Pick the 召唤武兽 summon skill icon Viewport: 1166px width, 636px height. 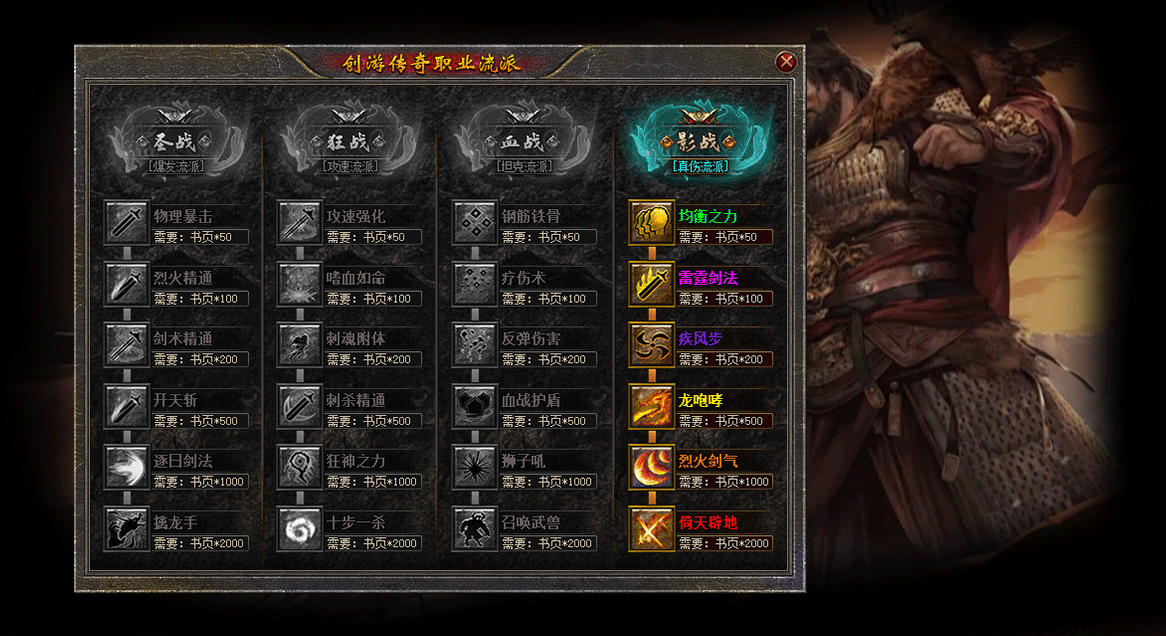[x=475, y=528]
